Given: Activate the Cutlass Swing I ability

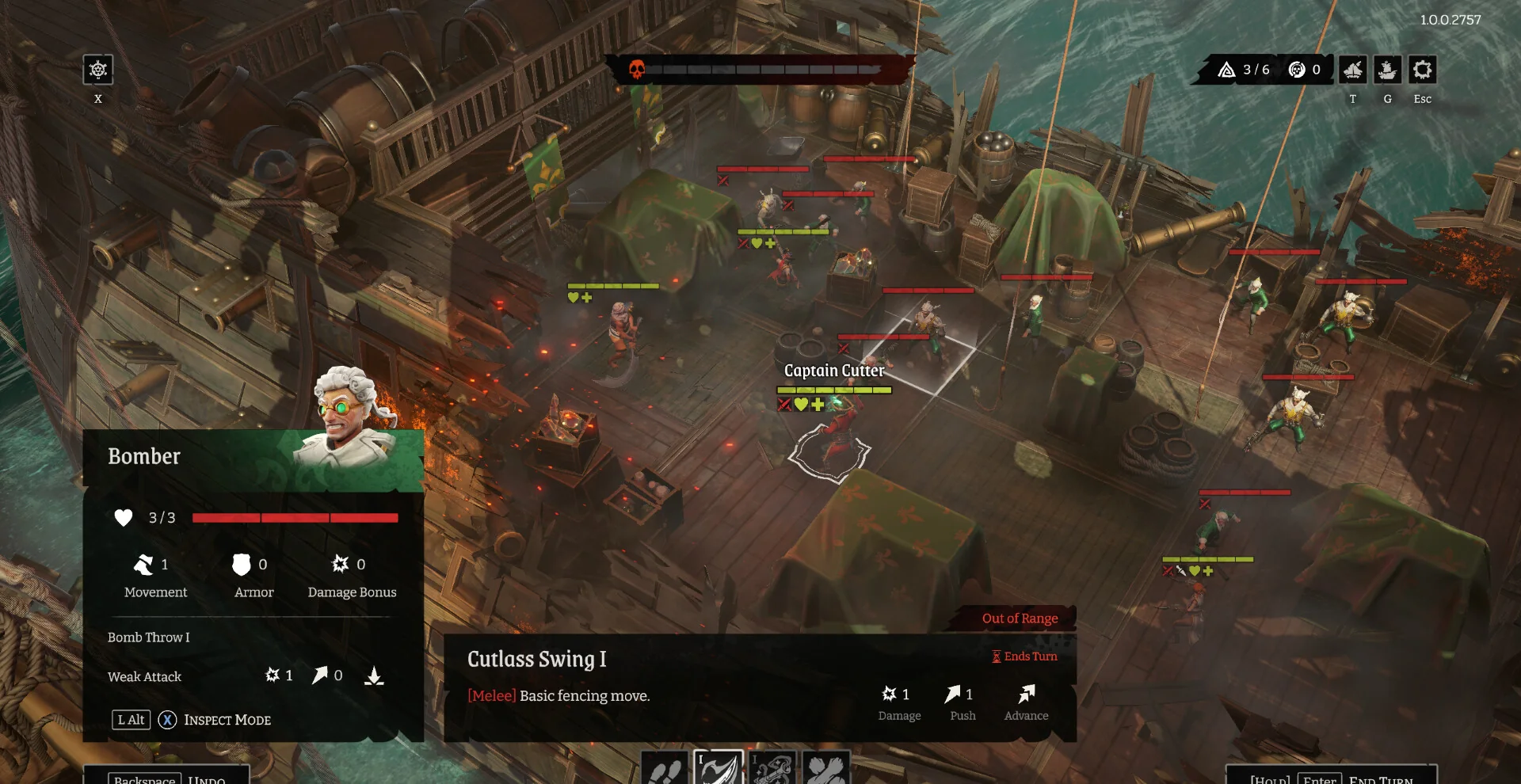Looking at the screenshot, I should [x=719, y=767].
